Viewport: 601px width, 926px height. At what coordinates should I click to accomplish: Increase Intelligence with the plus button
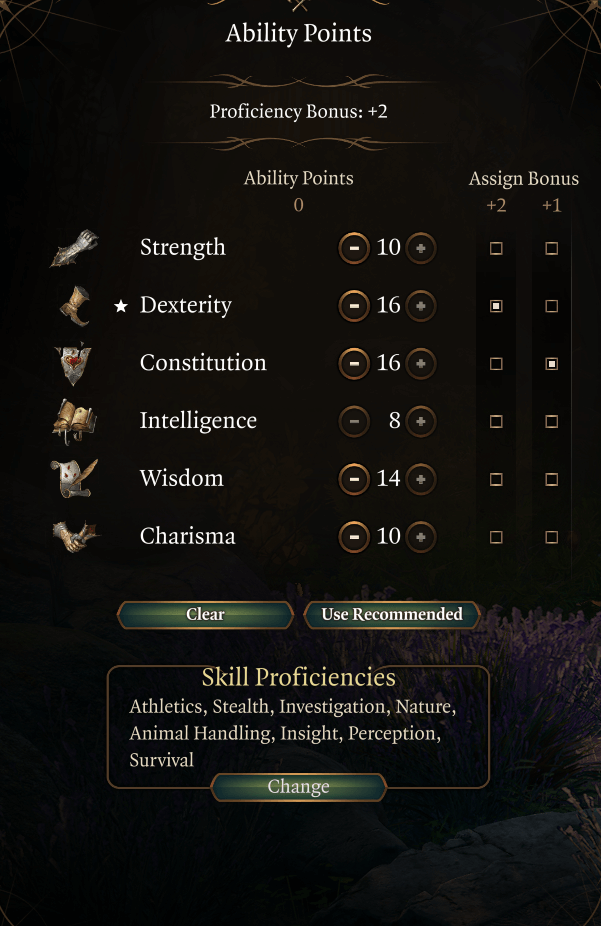[x=421, y=422]
